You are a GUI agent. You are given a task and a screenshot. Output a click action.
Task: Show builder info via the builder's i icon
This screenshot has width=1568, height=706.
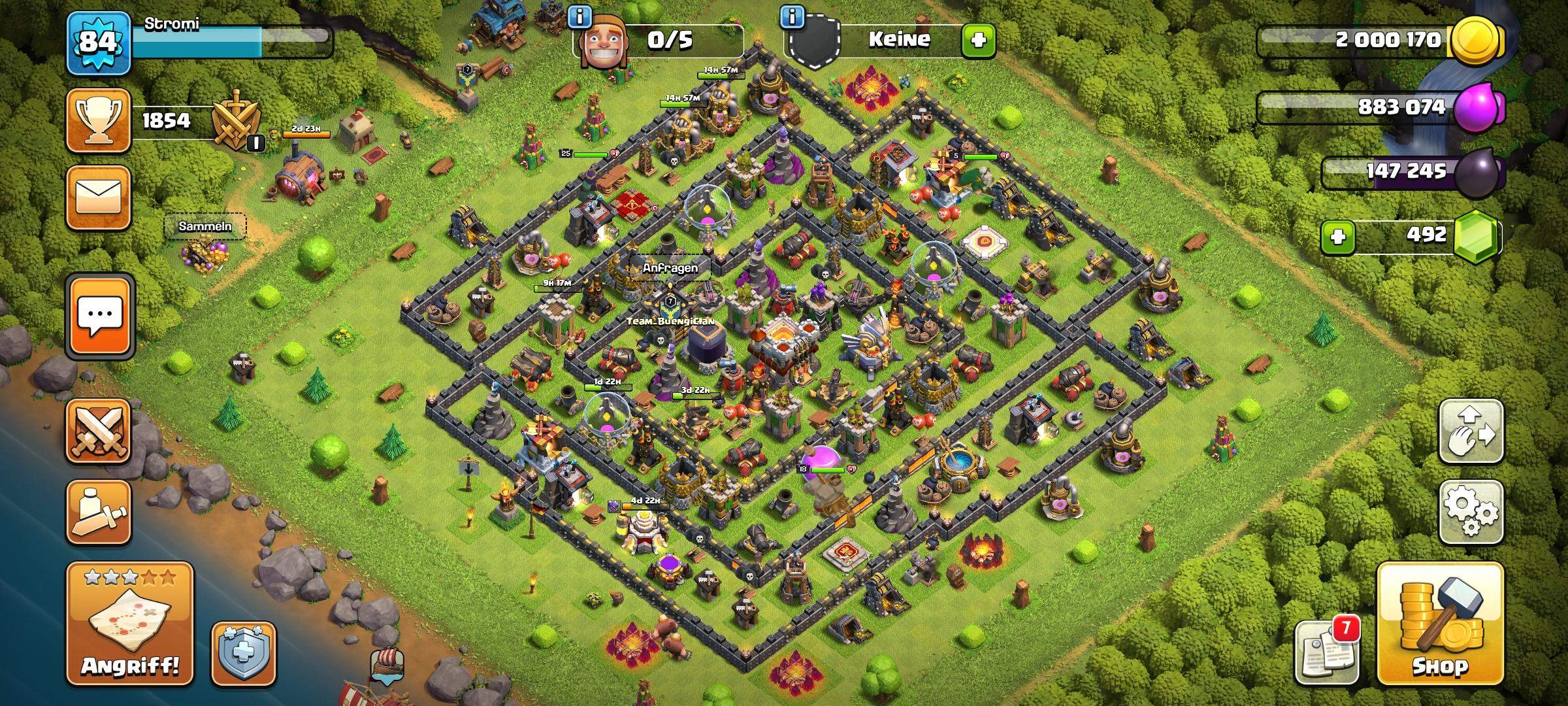pyautogui.click(x=580, y=17)
